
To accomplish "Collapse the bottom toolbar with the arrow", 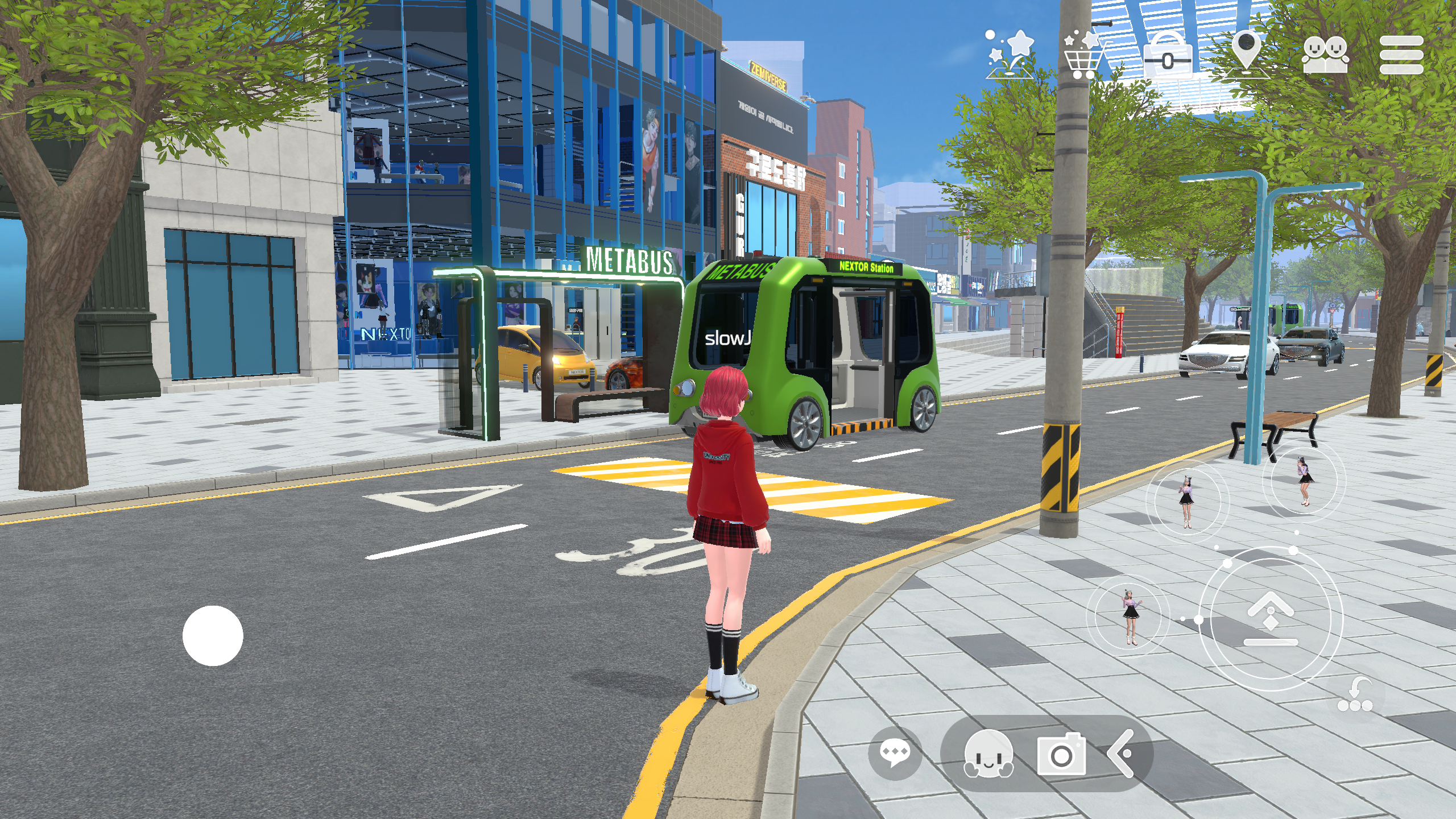I will click(1122, 754).
